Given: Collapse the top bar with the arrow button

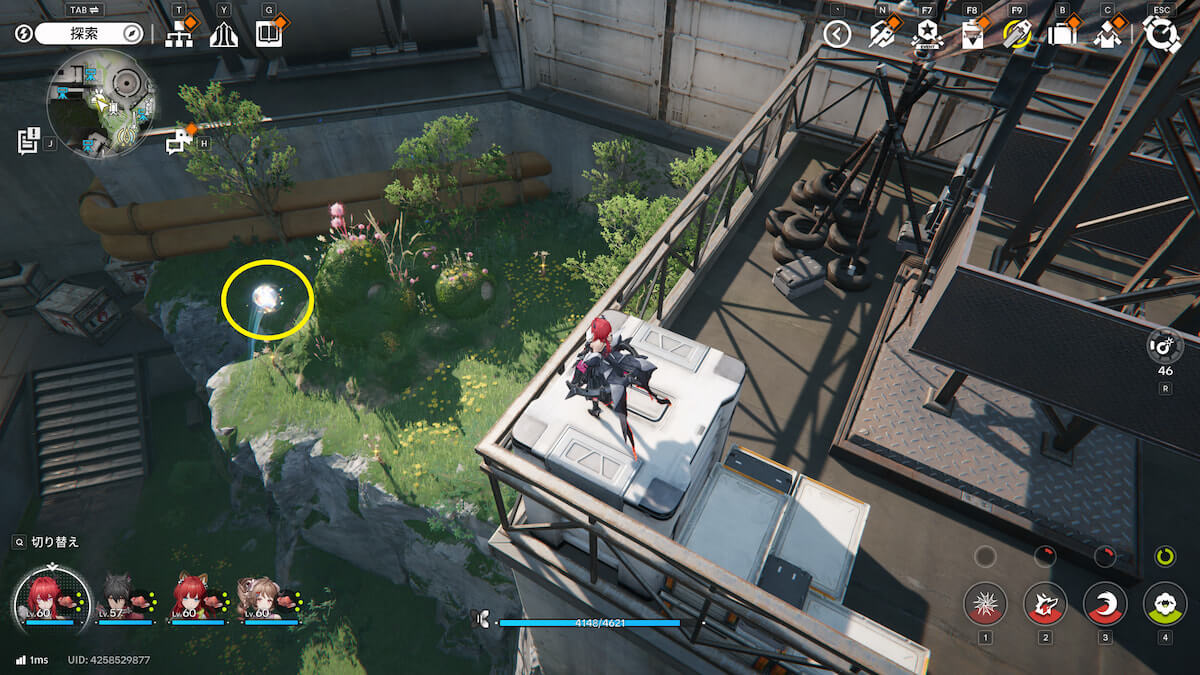Looking at the screenshot, I should [x=837, y=35].
